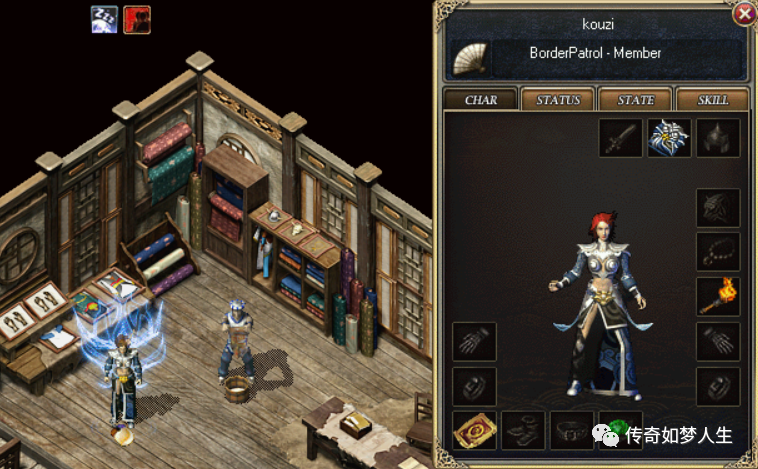The width and height of the screenshot is (758, 469).
Task: Click the sleeping Zzz buff icon
Action: click(104, 19)
